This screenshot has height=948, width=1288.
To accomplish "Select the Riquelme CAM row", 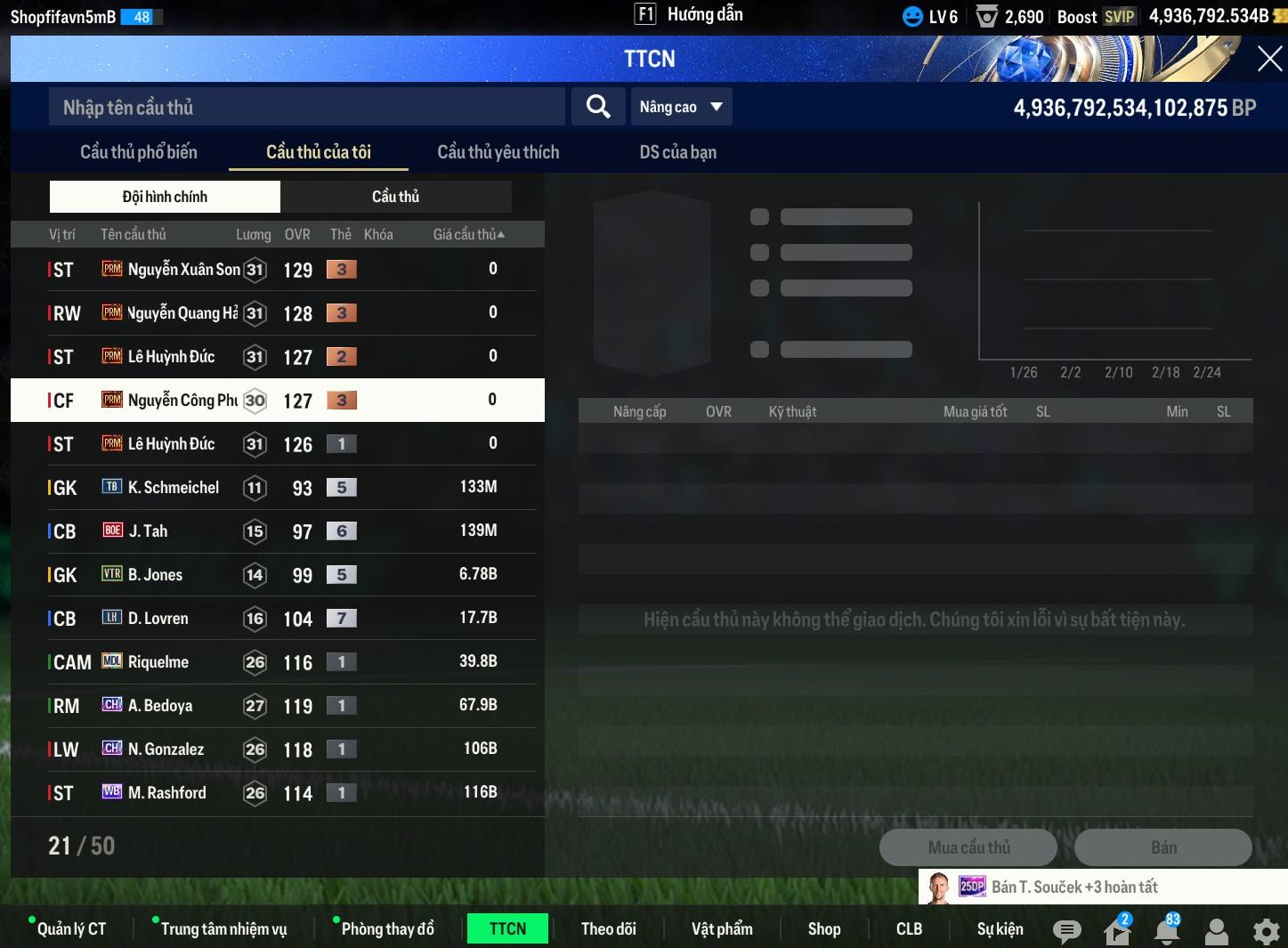I will (276, 662).
